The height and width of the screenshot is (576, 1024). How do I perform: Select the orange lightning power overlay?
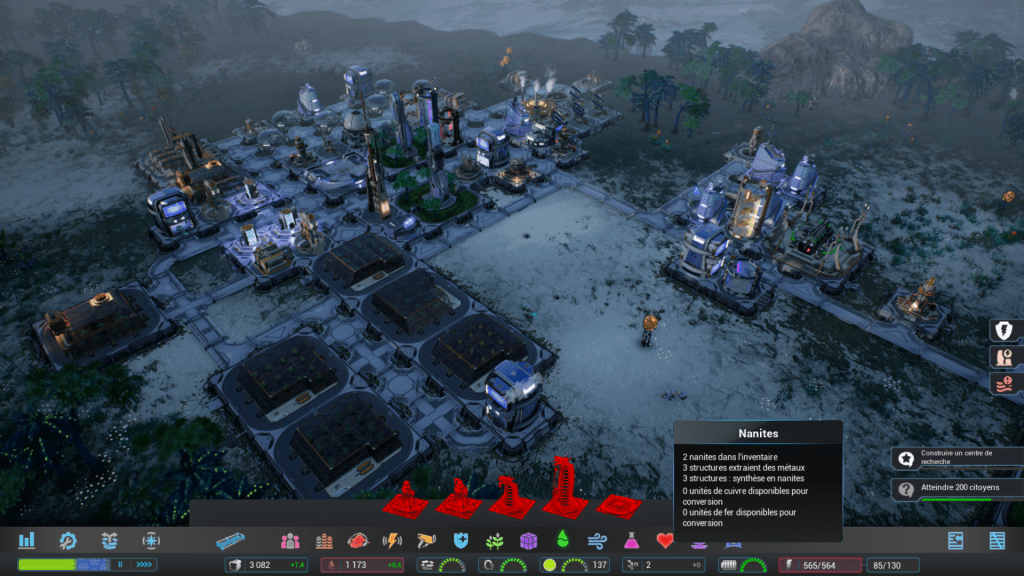coord(392,541)
